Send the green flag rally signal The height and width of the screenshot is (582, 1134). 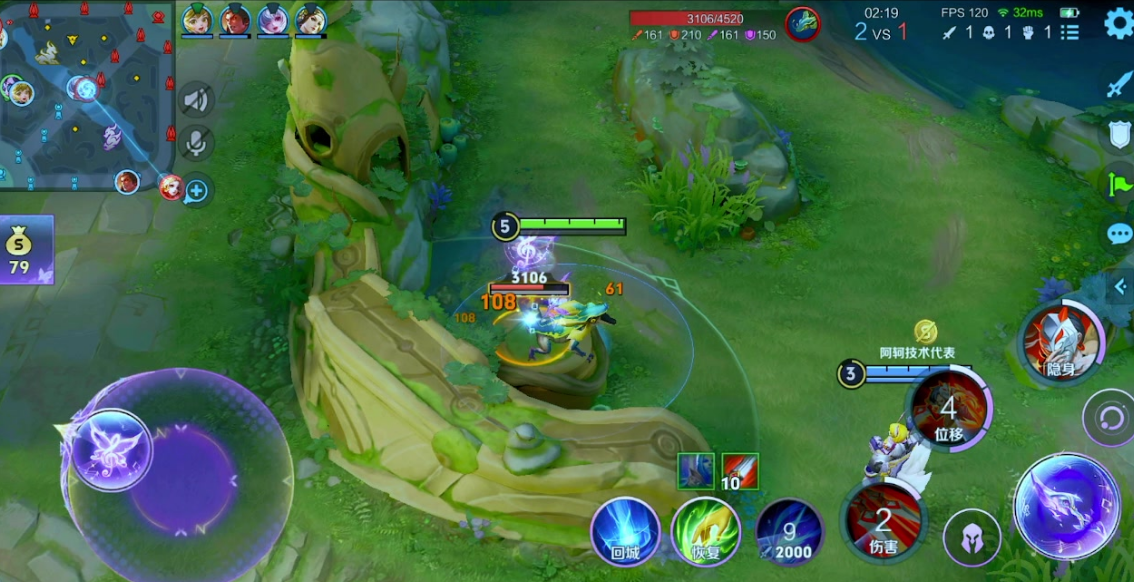(x=1119, y=184)
